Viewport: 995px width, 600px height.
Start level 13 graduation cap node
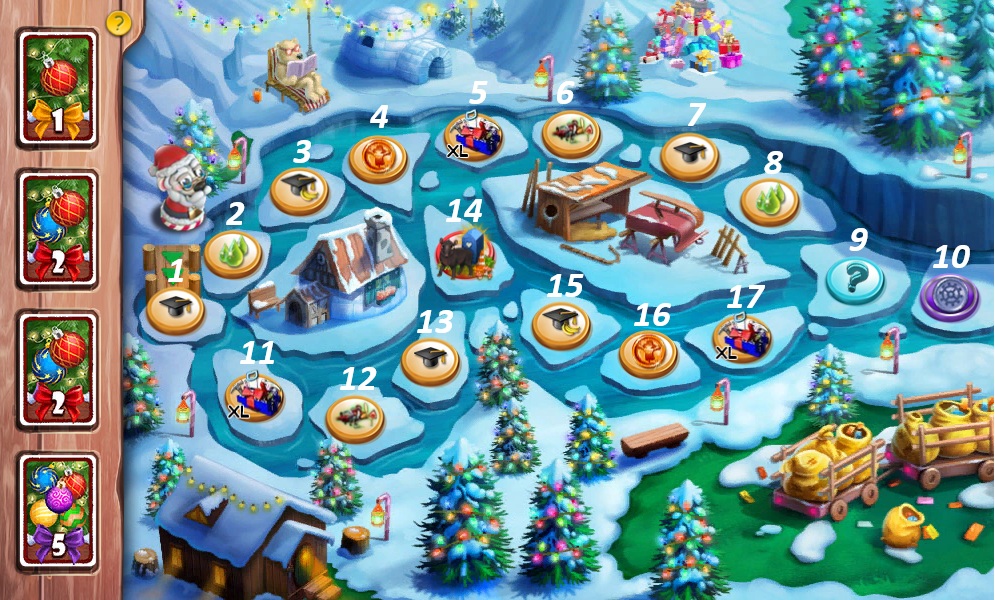[x=430, y=361]
